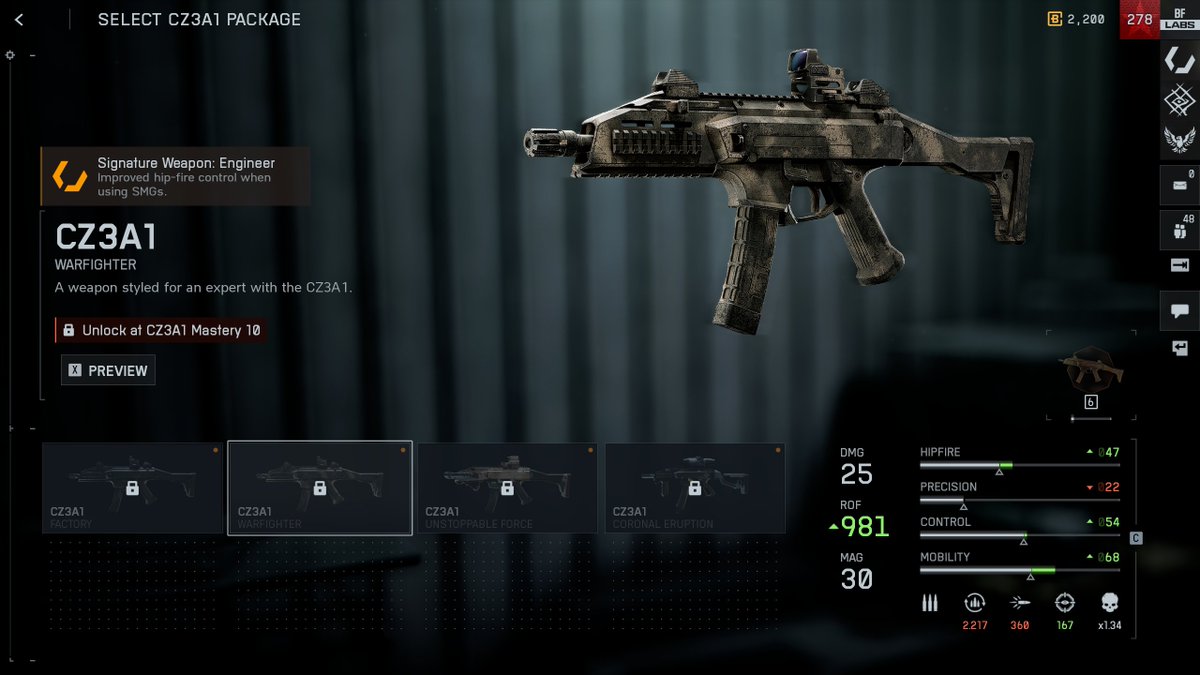Open the diamond eye emblem icon
1200x675 pixels.
[1179, 100]
